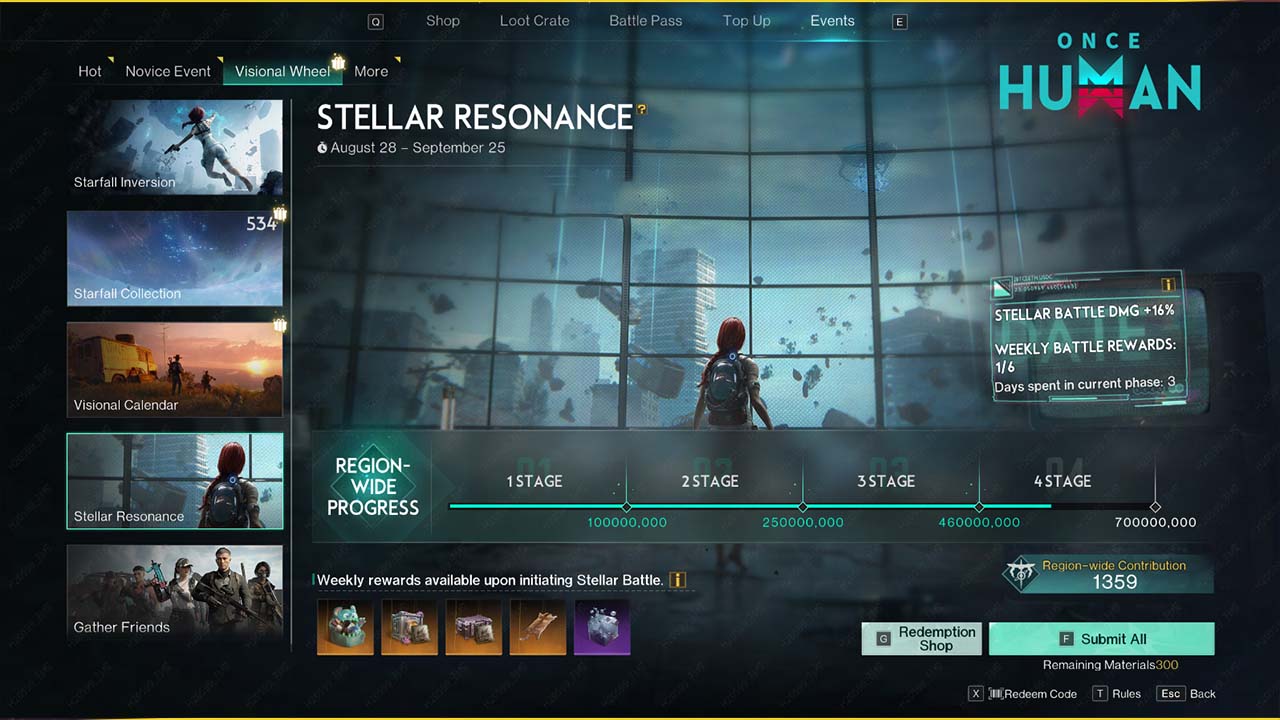This screenshot has width=1280, height=720.
Task: Inspect the animal hide reward
Action: click(x=538, y=627)
